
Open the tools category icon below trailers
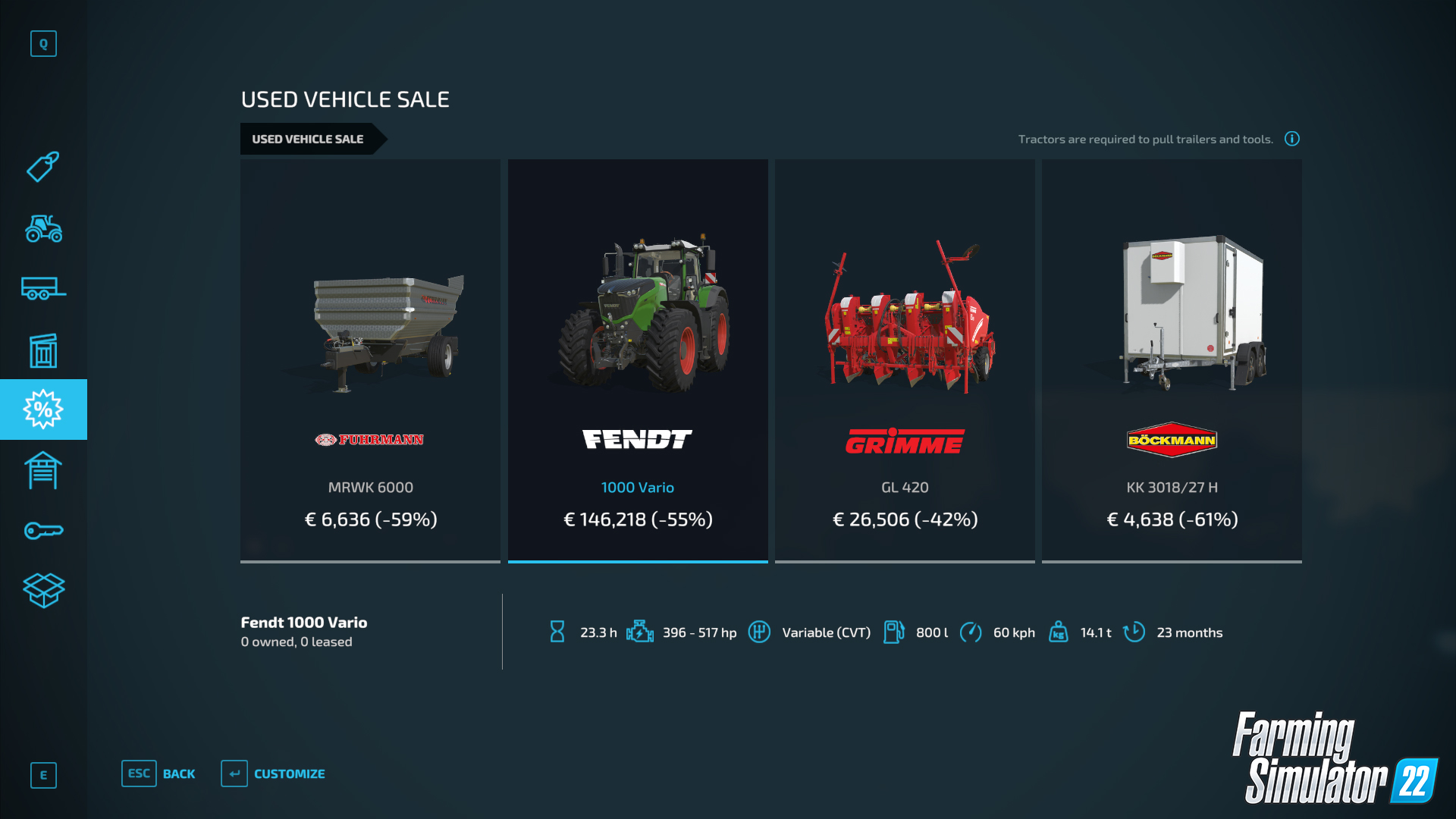coord(43,350)
